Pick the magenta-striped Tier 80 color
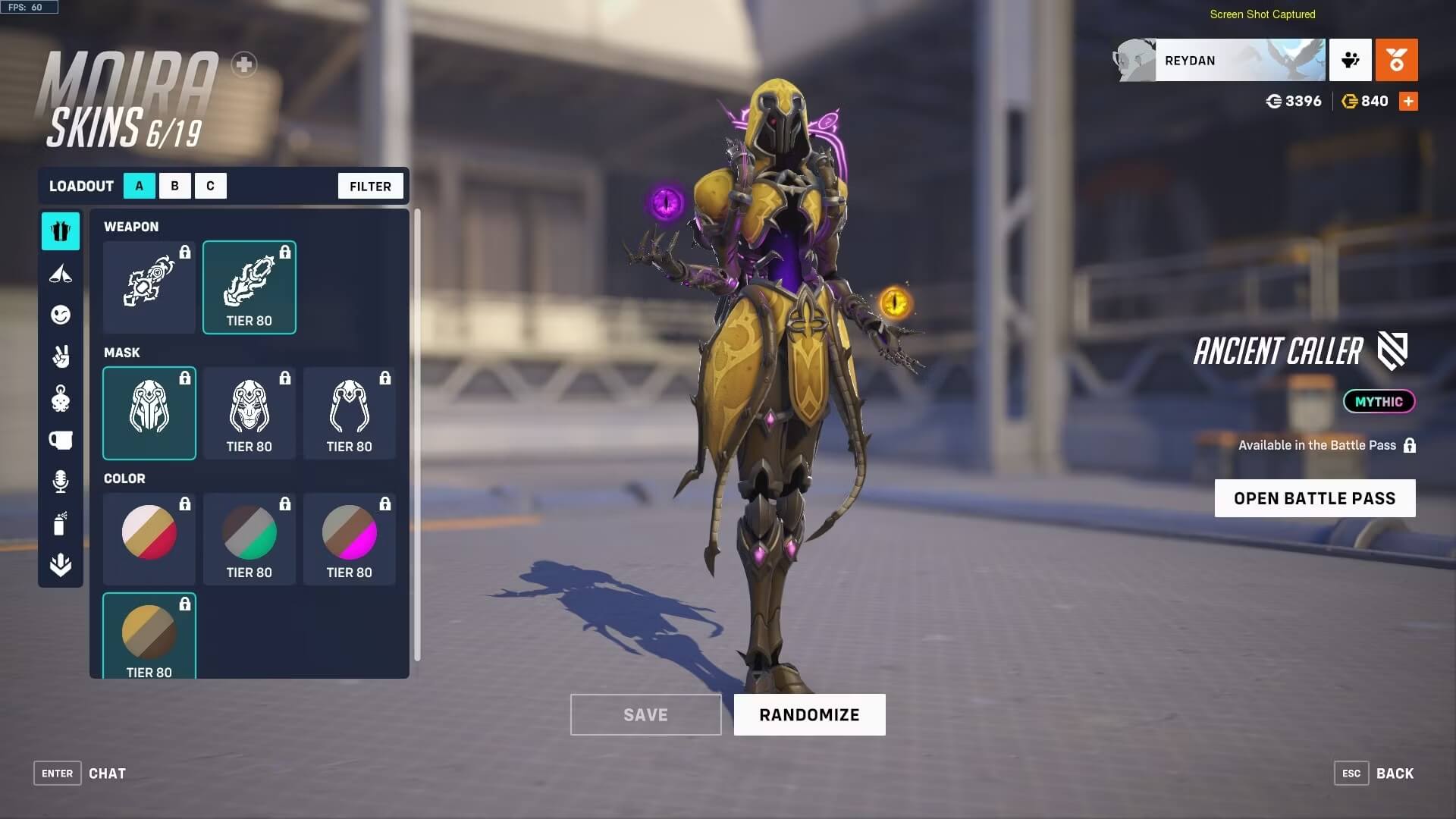 pos(350,539)
